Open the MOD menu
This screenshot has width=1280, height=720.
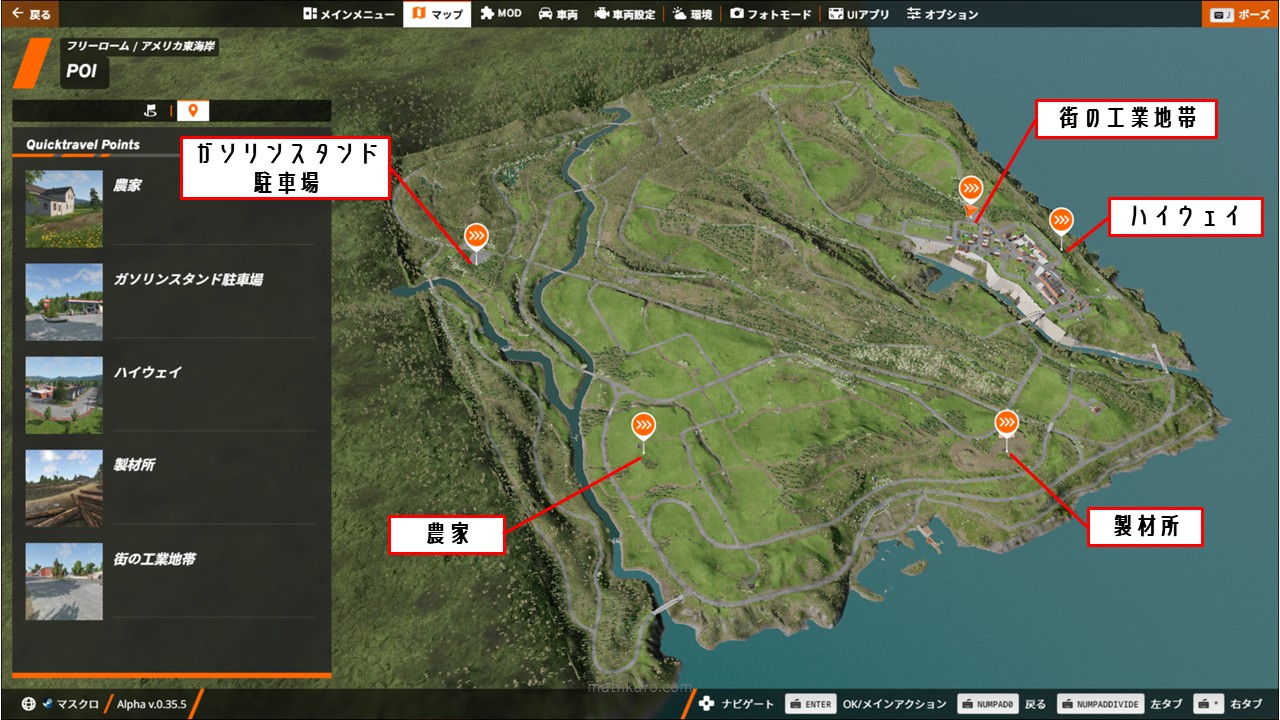[x=500, y=14]
